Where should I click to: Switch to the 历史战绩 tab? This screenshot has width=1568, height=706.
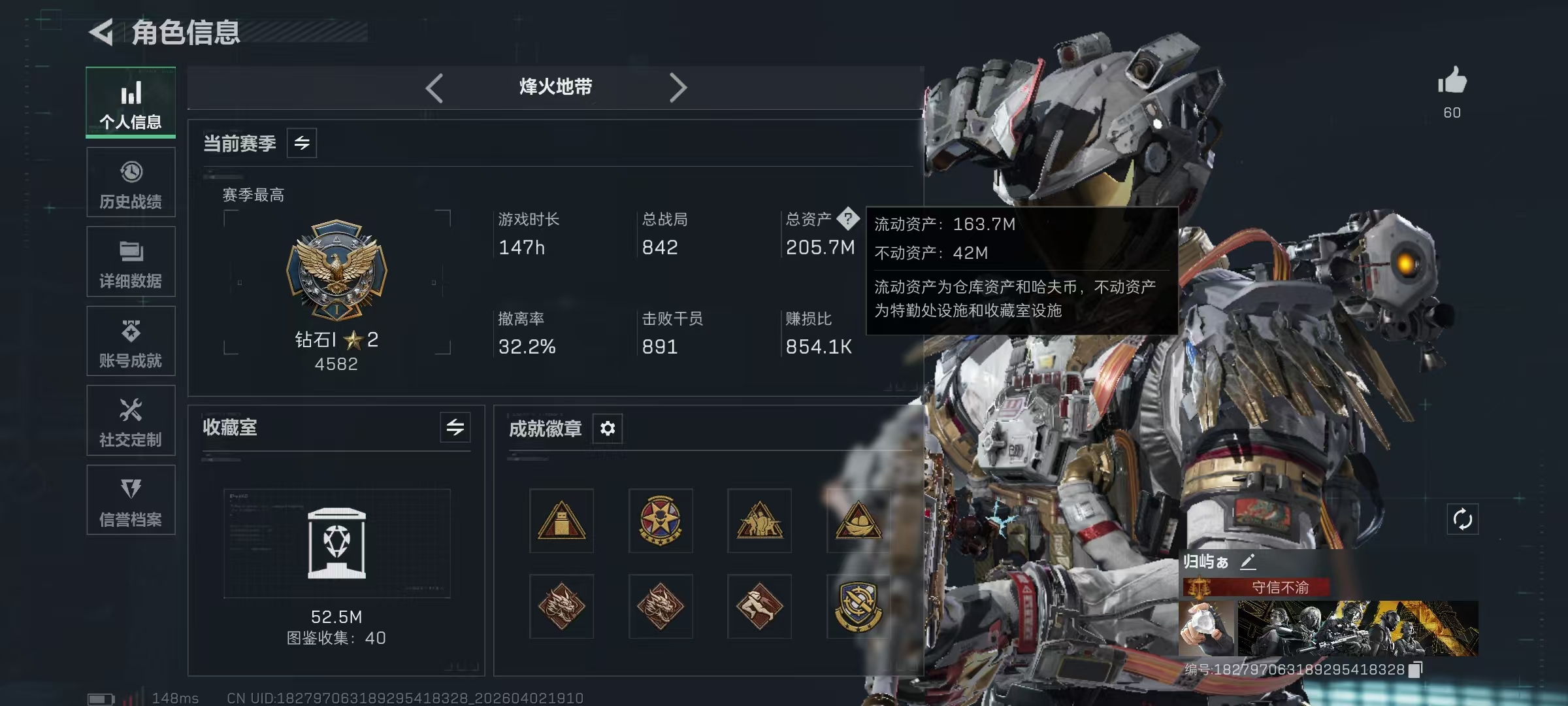click(131, 182)
